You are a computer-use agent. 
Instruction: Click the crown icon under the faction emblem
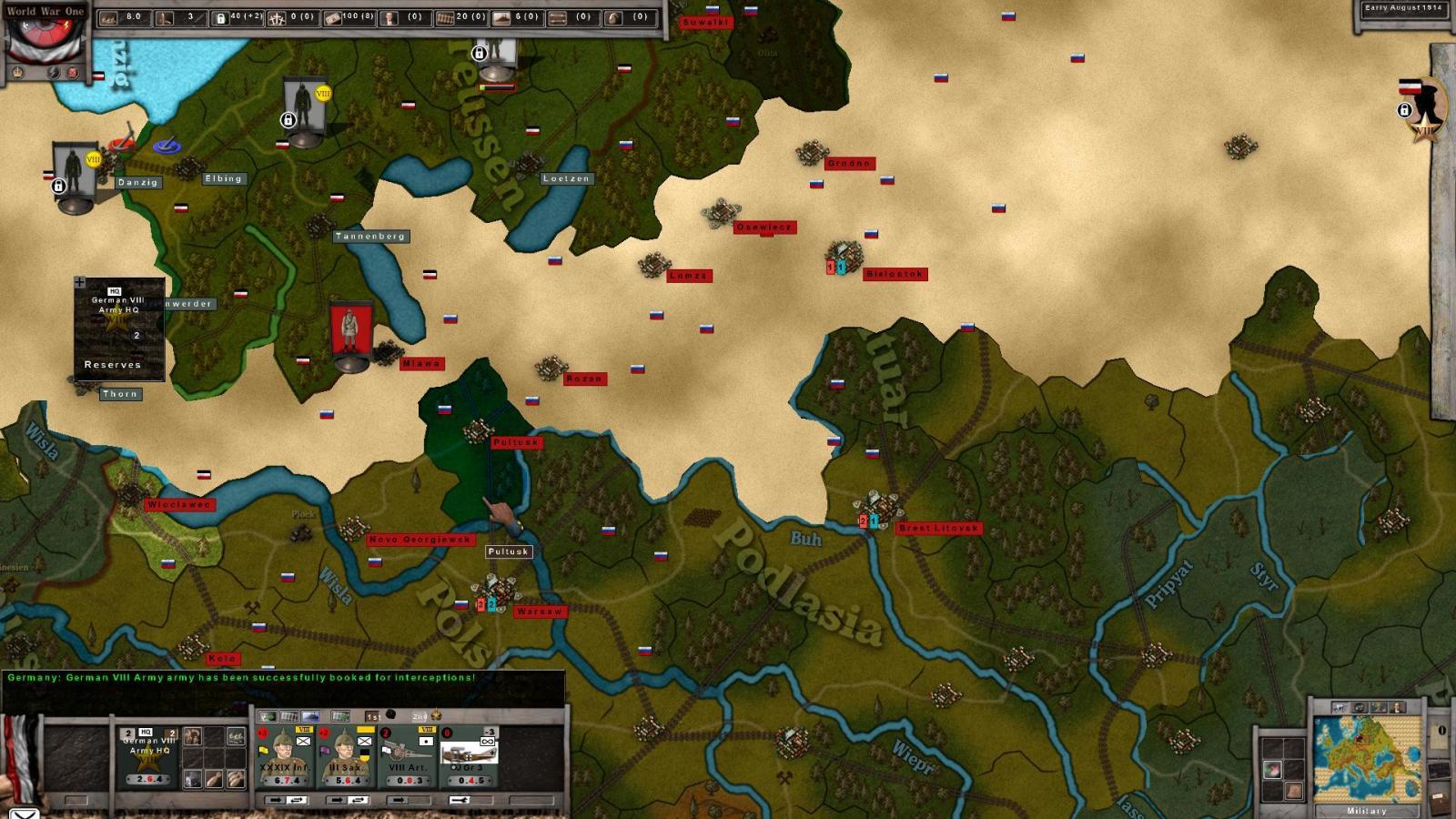tap(15, 73)
